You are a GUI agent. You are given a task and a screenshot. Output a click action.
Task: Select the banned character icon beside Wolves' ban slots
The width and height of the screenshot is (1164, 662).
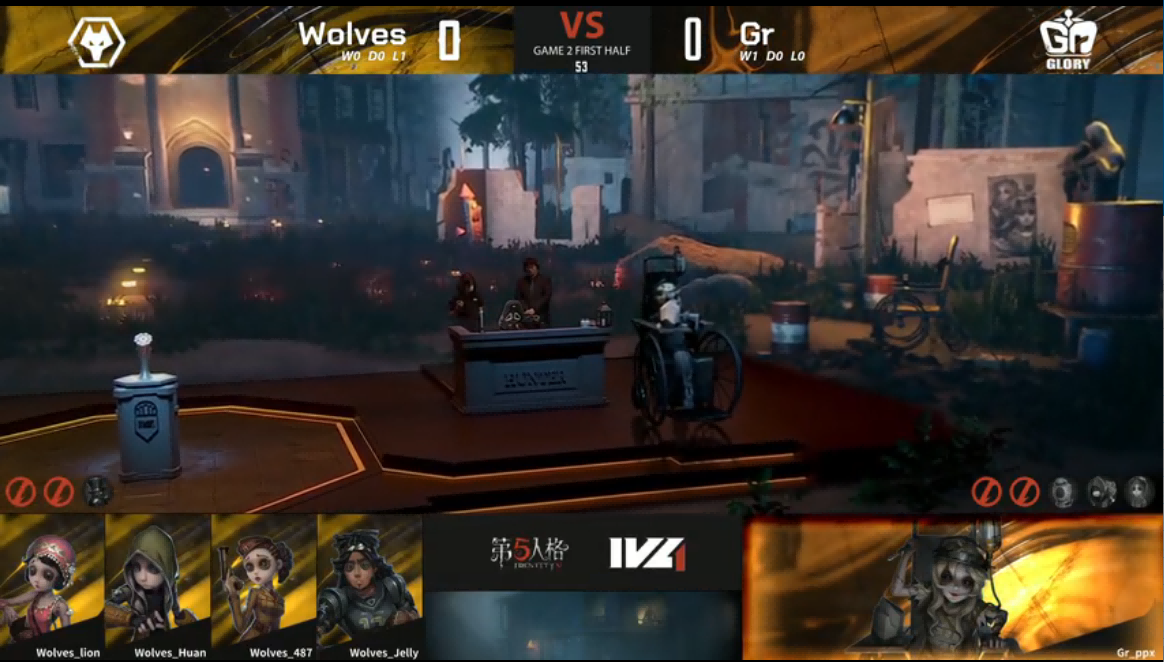coord(97,491)
